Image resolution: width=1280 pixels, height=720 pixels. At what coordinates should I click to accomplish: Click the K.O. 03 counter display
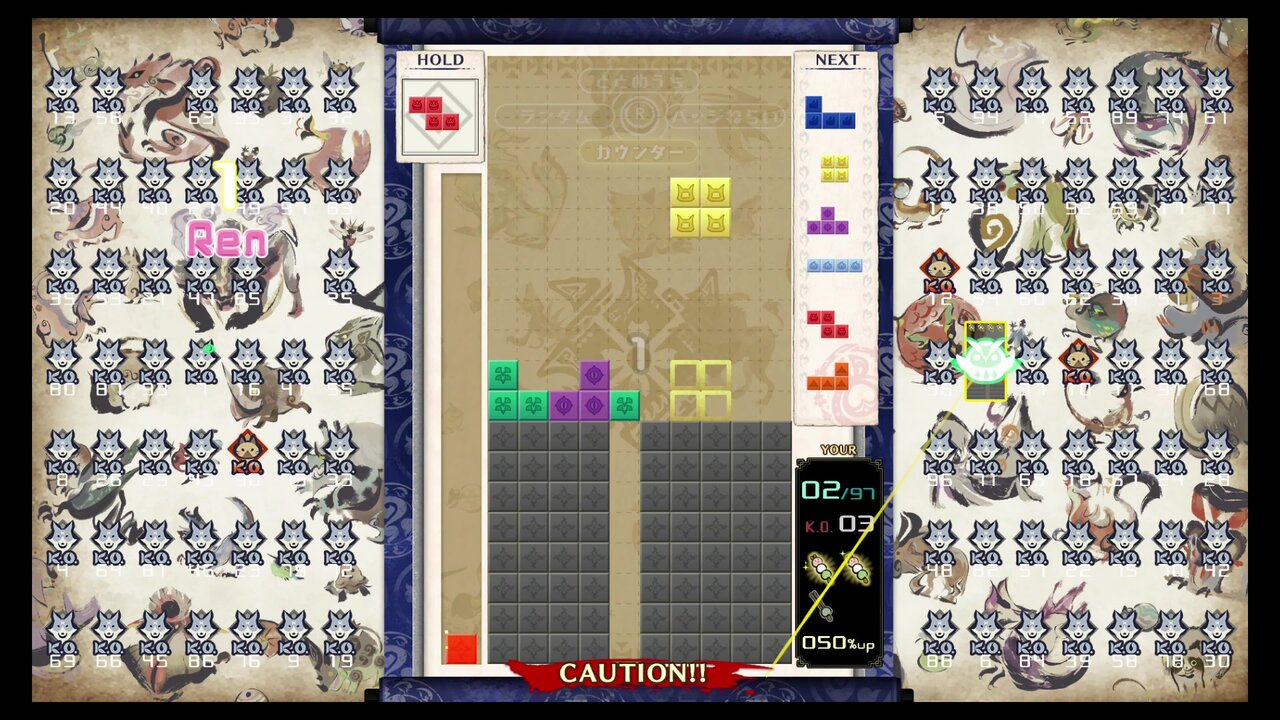click(840, 524)
